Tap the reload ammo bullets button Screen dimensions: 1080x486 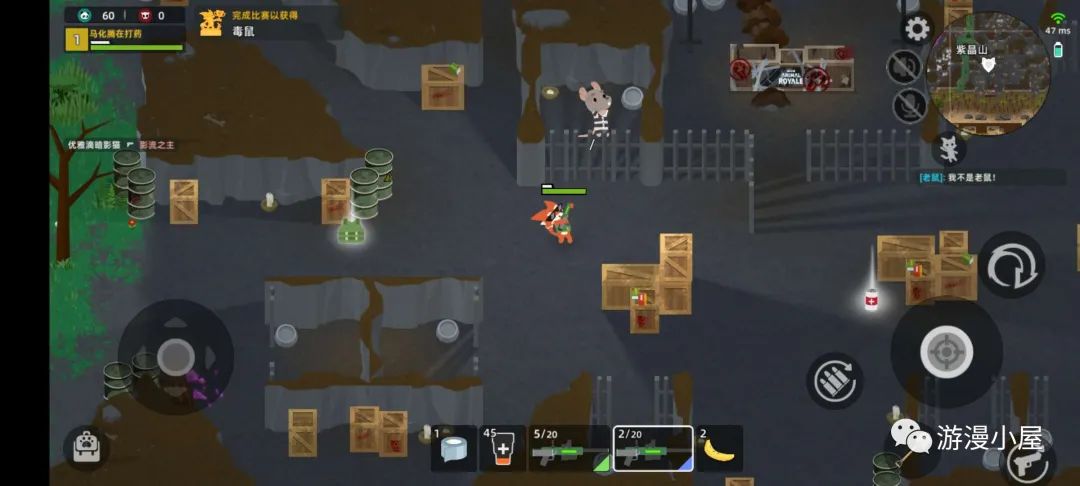835,380
